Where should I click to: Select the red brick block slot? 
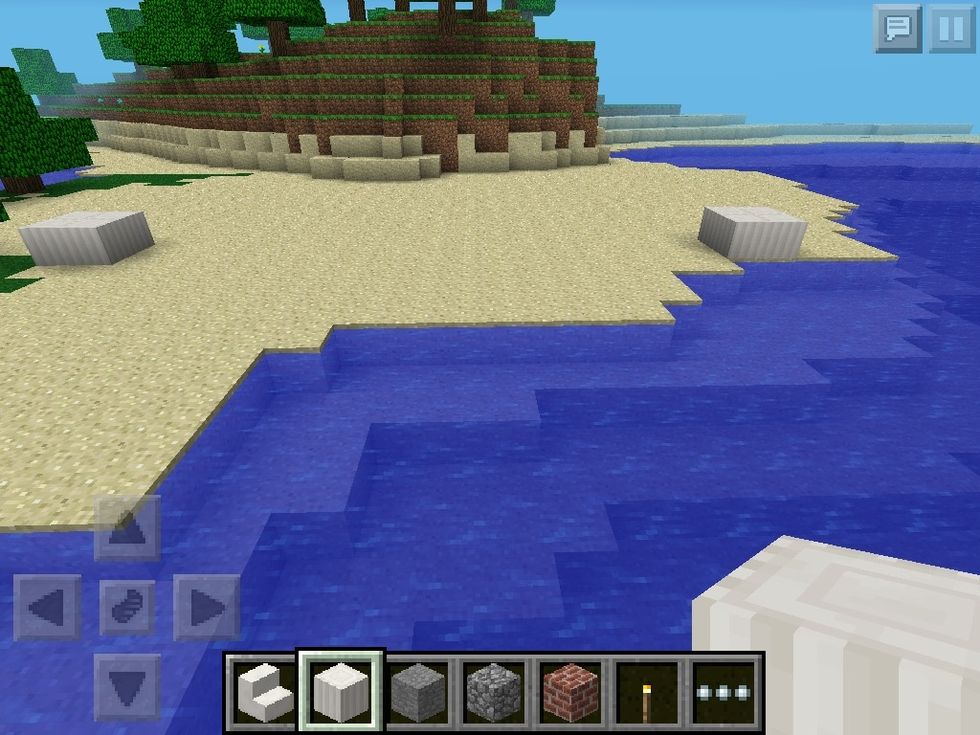pos(571,692)
